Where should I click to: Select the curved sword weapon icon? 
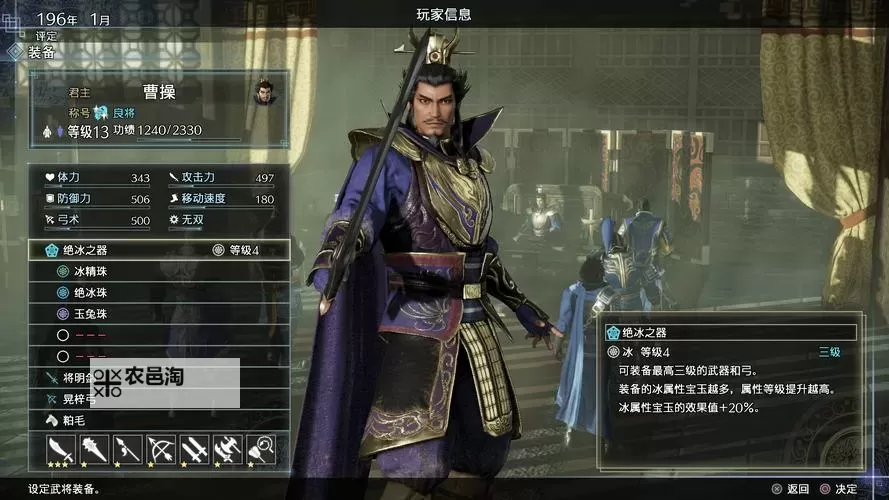point(61,449)
